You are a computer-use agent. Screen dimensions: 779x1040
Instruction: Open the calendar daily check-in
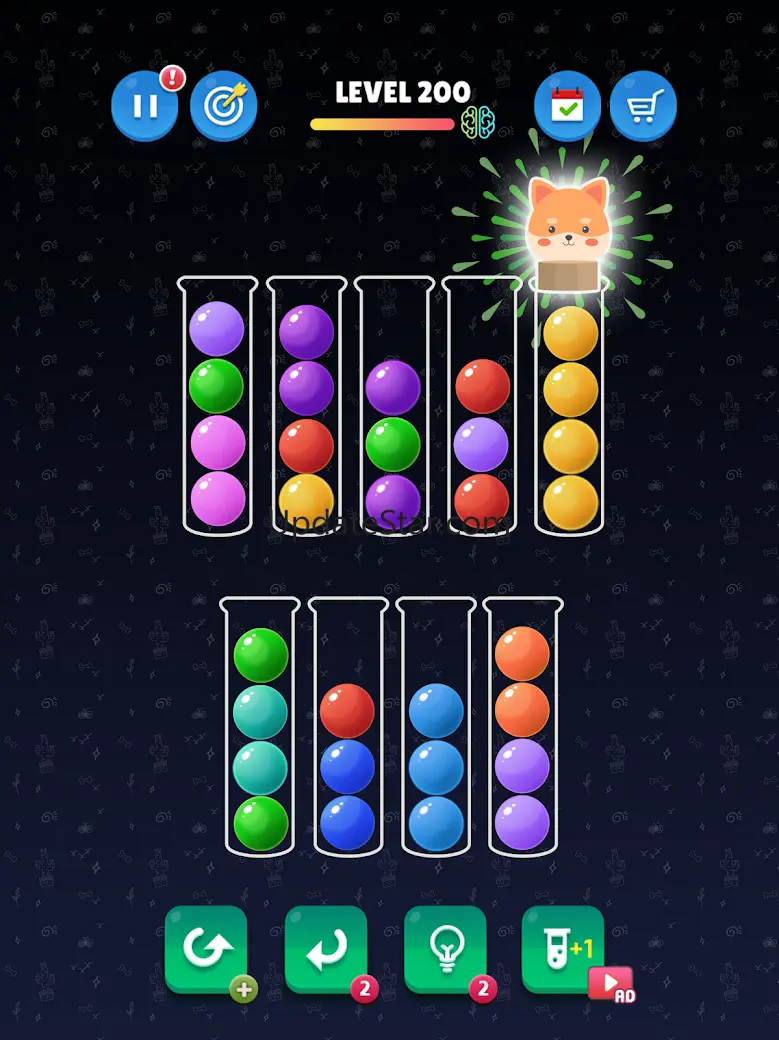coord(567,105)
